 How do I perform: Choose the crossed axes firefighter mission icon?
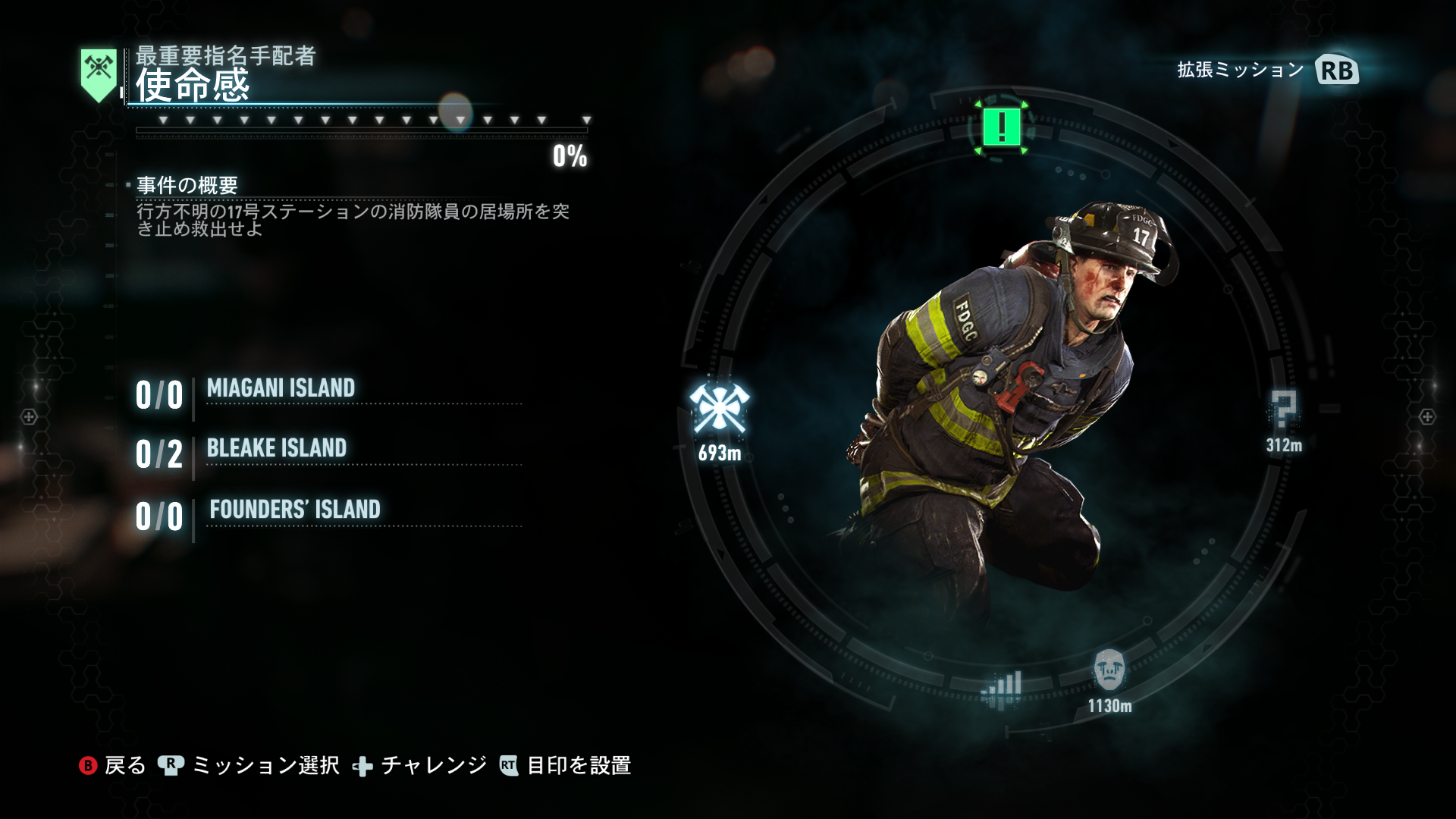pyautogui.click(x=719, y=410)
